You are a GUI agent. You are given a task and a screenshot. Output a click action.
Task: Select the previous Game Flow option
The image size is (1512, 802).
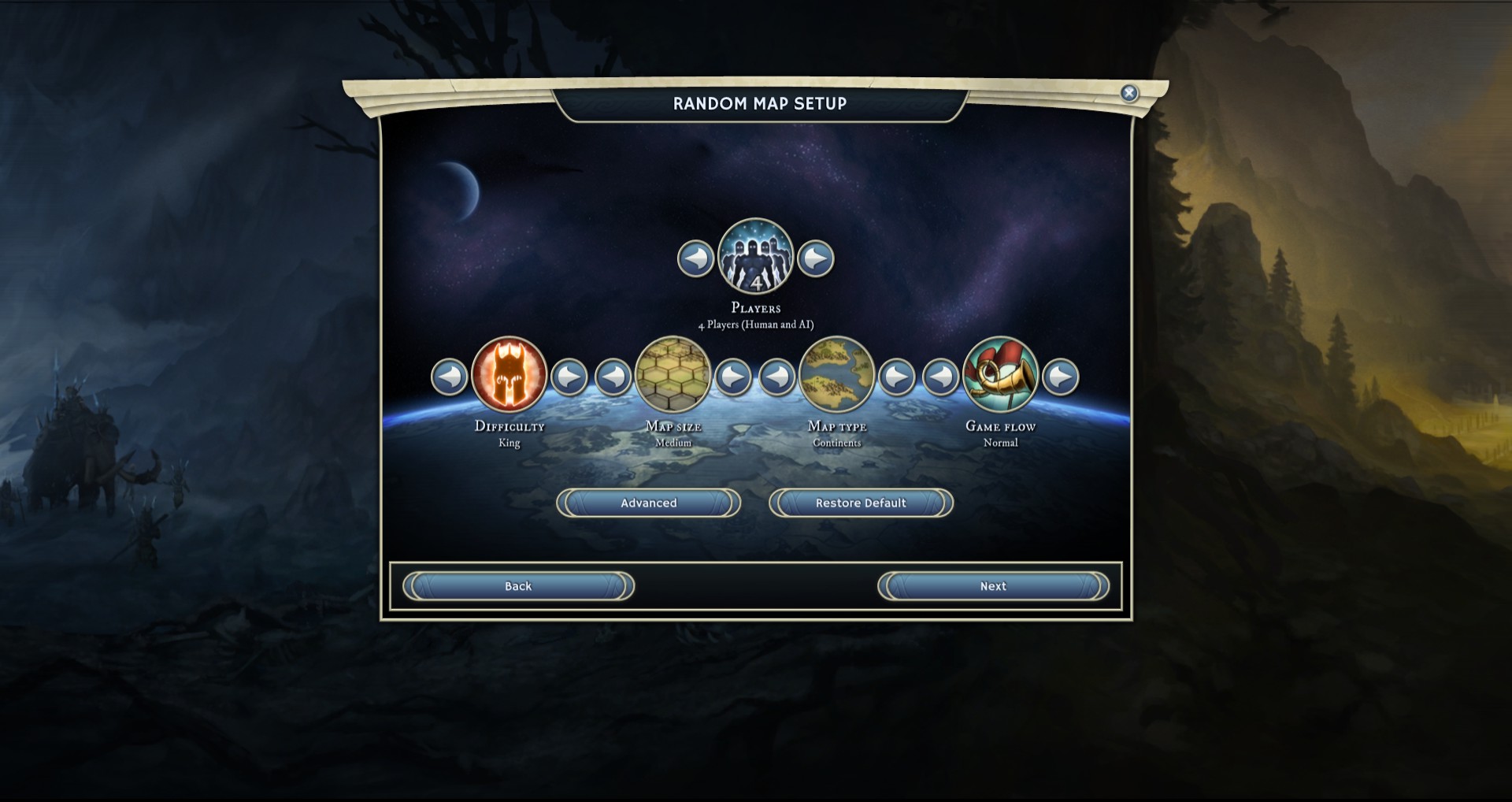(941, 377)
